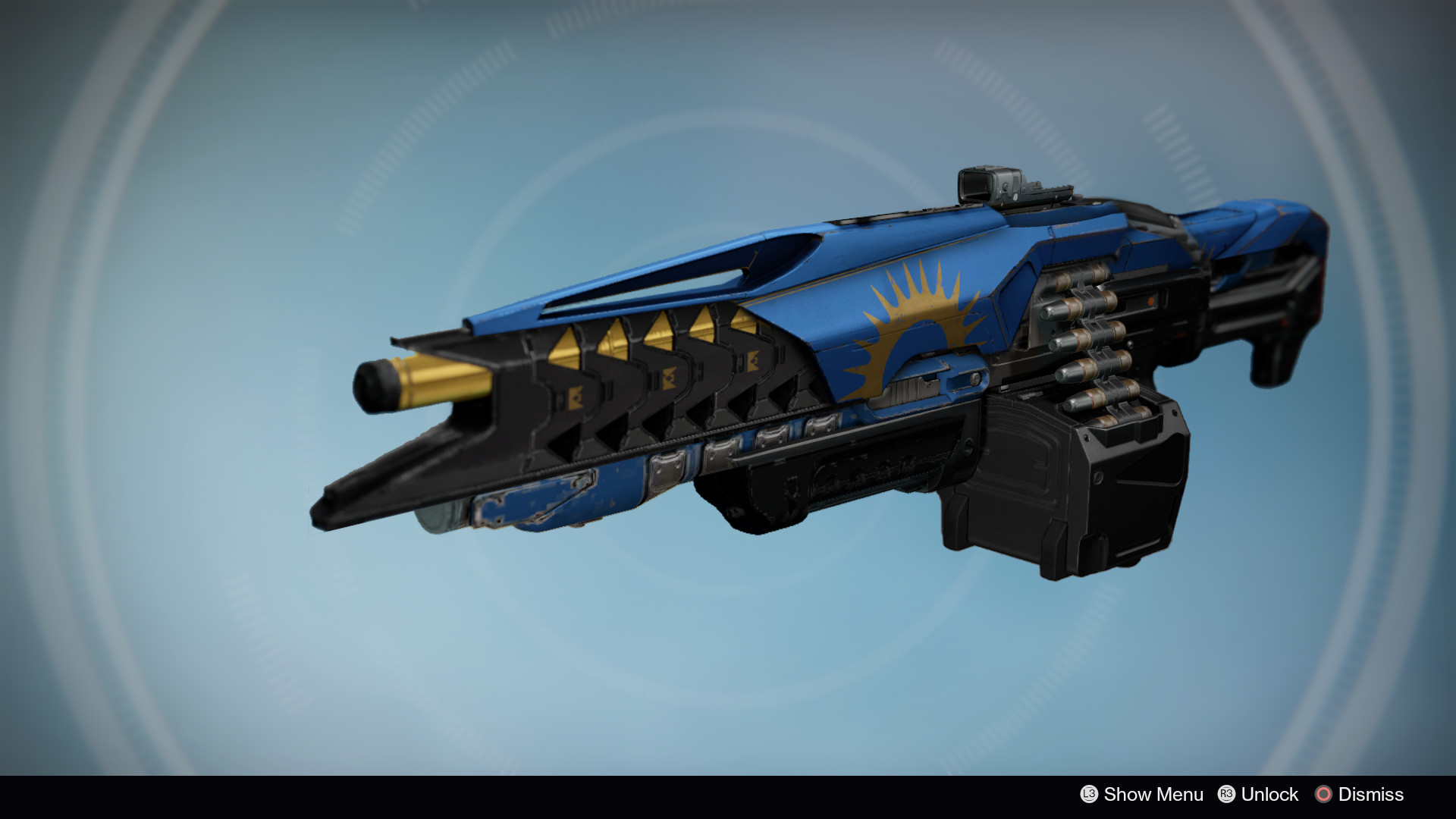Click the red circle Dismiss icon
The height and width of the screenshot is (819, 1456).
[1323, 795]
